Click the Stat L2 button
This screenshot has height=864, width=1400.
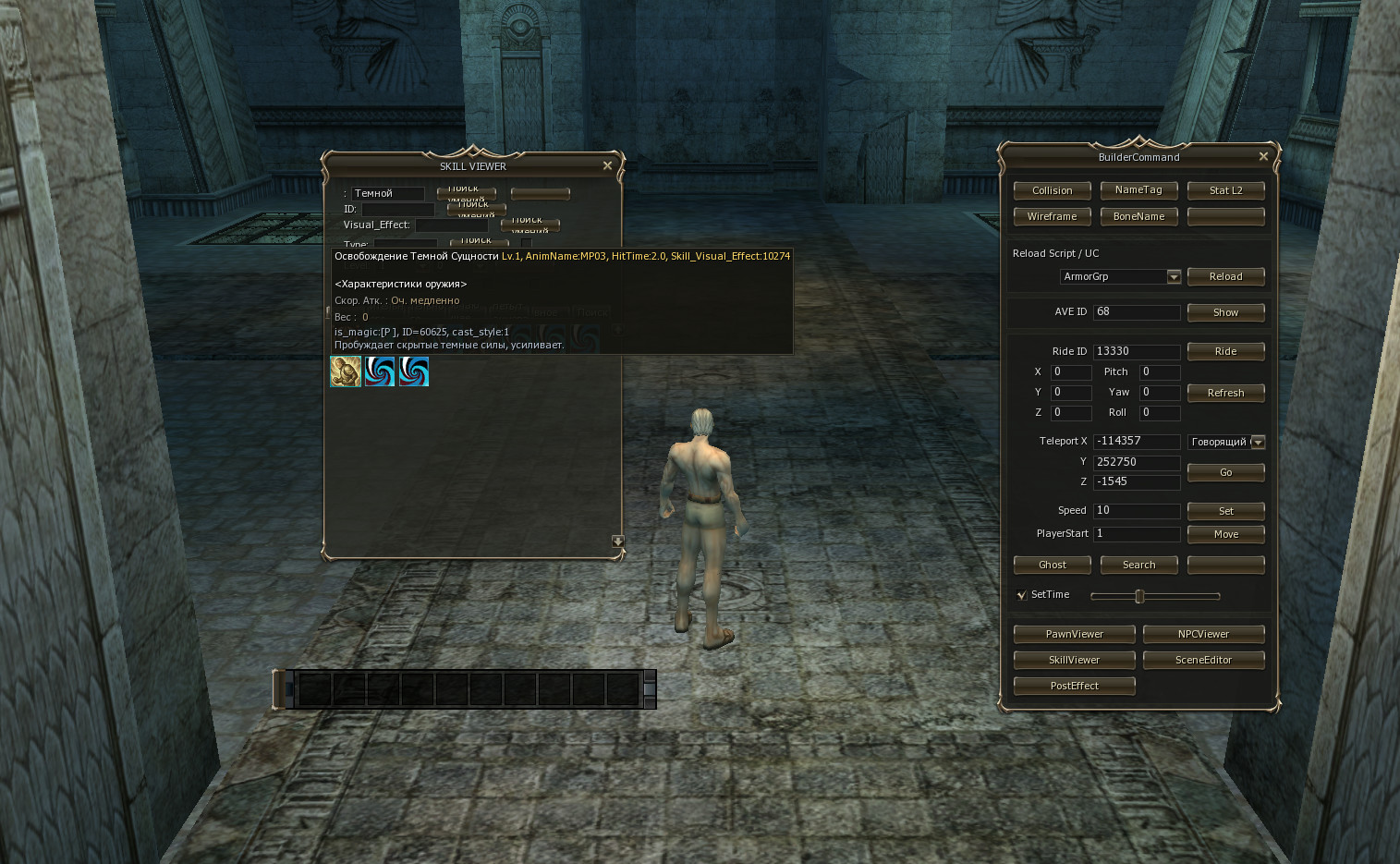pyautogui.click(x=1225, y=190)
